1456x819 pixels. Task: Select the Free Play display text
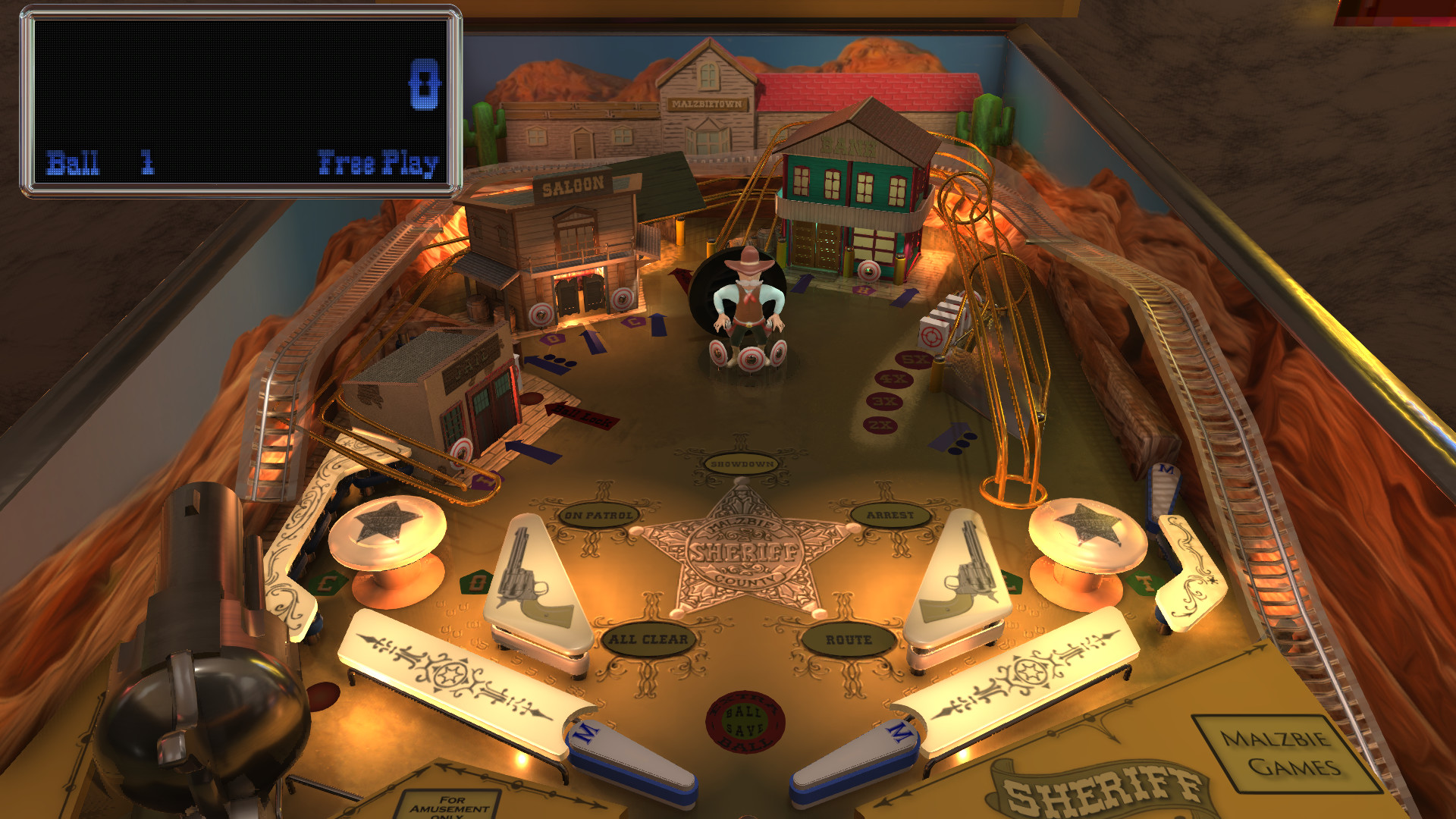point(379,162)
